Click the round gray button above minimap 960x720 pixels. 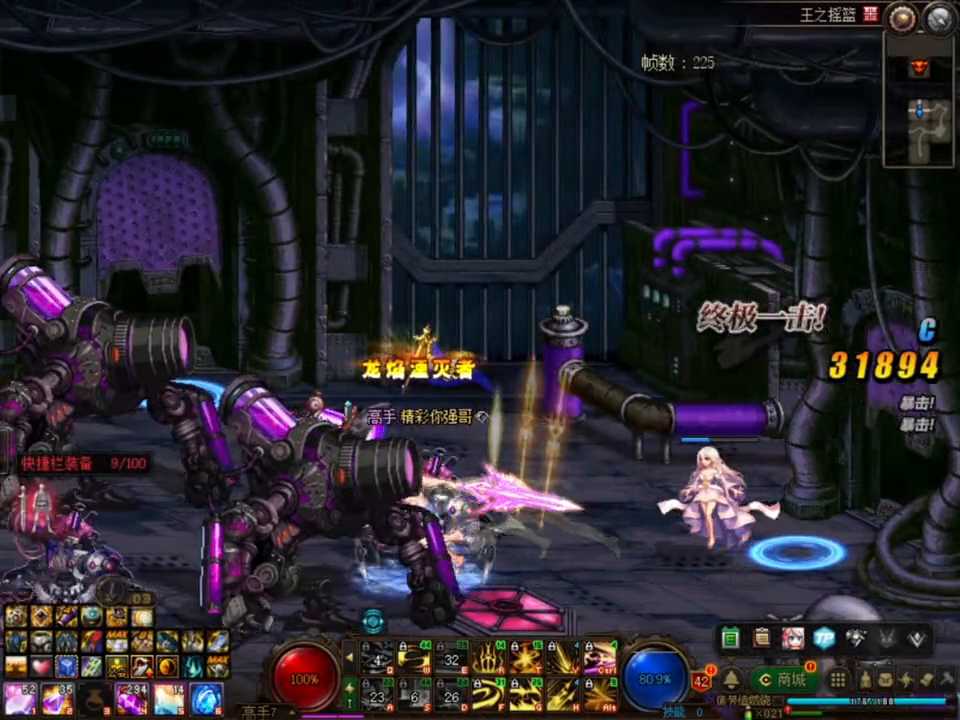939,17
